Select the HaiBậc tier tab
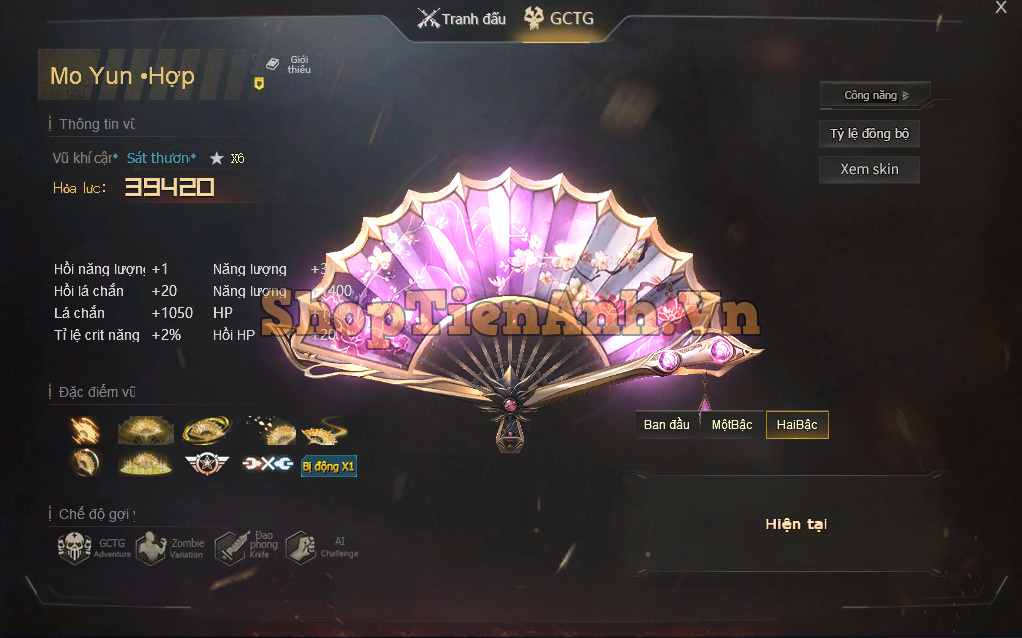 tap(797, 425)
